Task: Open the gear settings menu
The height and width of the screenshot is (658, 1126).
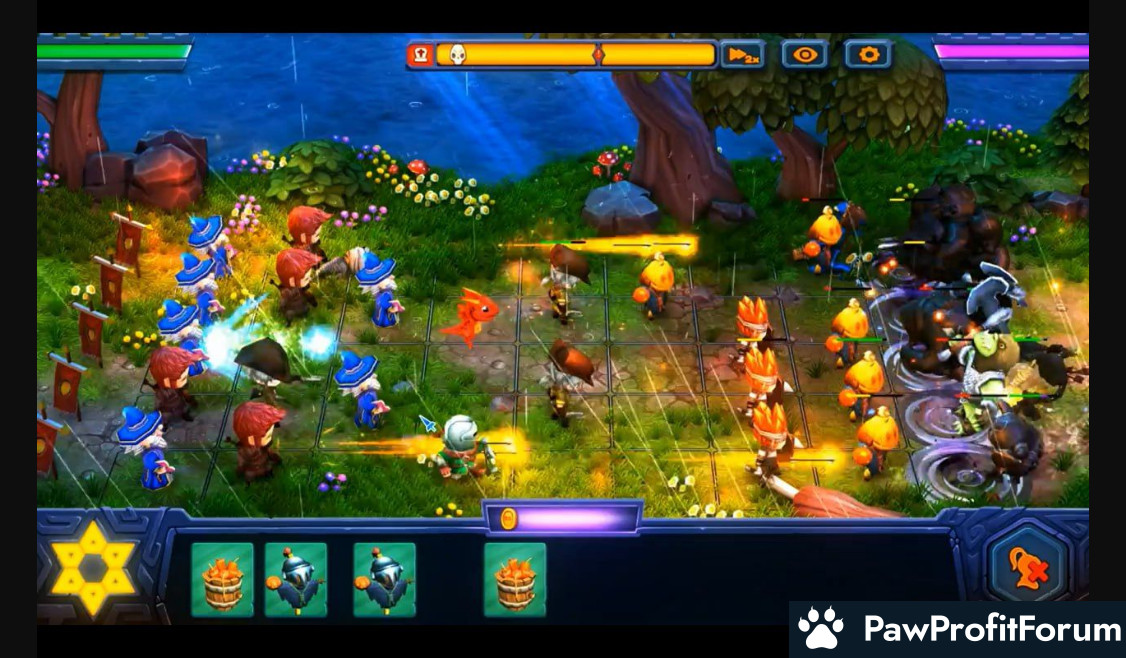Action: click(x=867, y=55)
